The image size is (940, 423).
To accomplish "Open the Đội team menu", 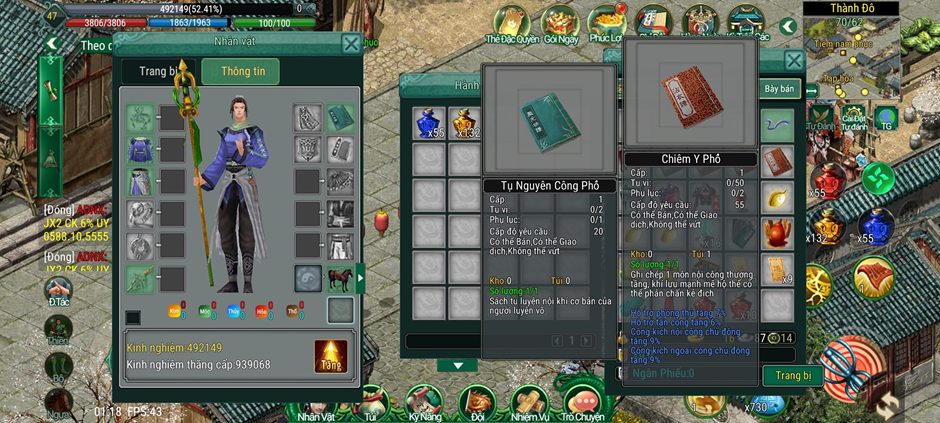I will click(x=477, y=405).
